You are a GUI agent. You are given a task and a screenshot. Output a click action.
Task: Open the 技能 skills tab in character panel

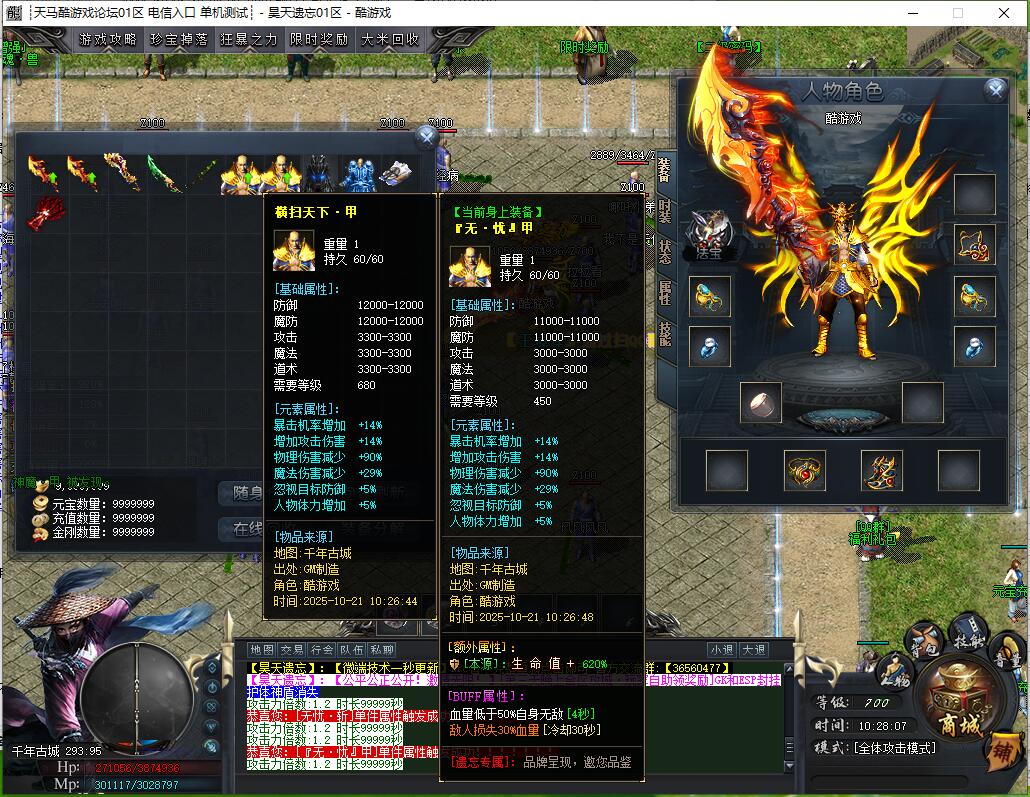coord(665,334)
